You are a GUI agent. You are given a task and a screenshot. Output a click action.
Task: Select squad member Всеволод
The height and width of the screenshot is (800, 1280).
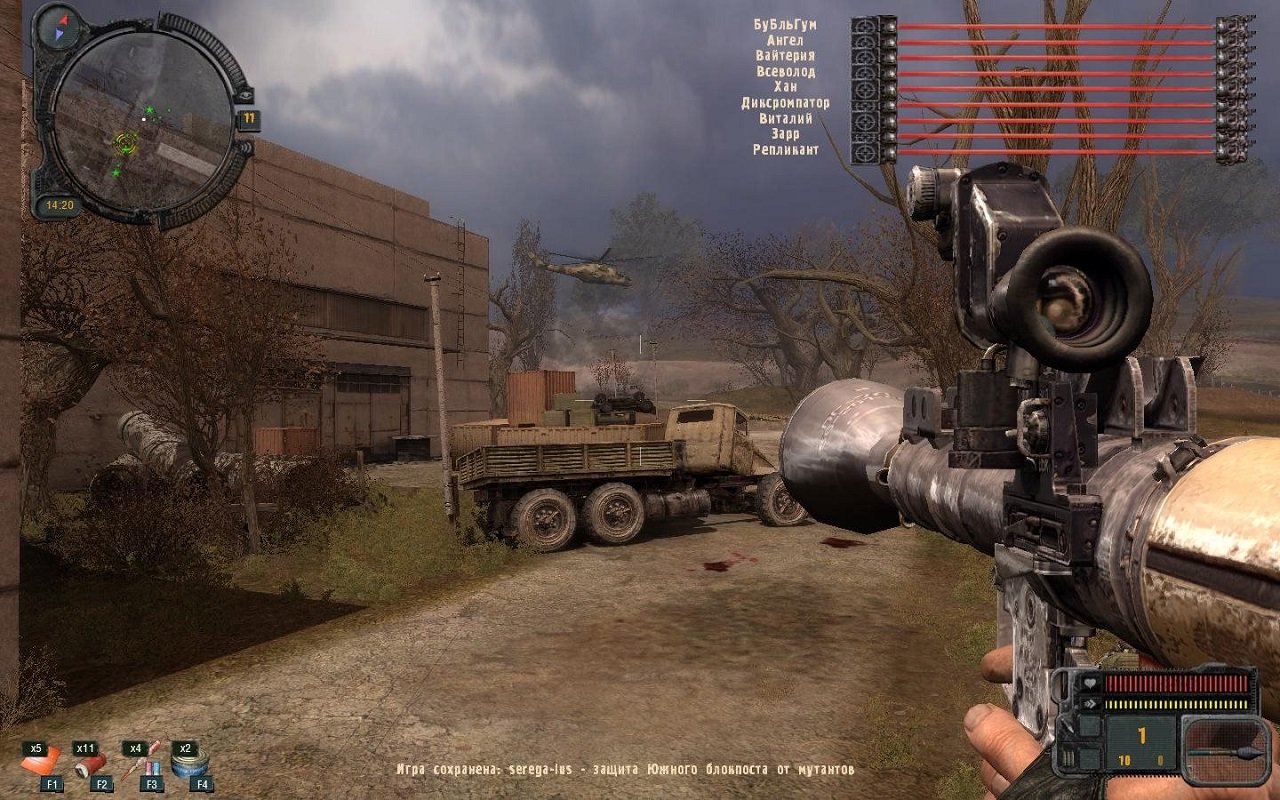tap(785, 72)
